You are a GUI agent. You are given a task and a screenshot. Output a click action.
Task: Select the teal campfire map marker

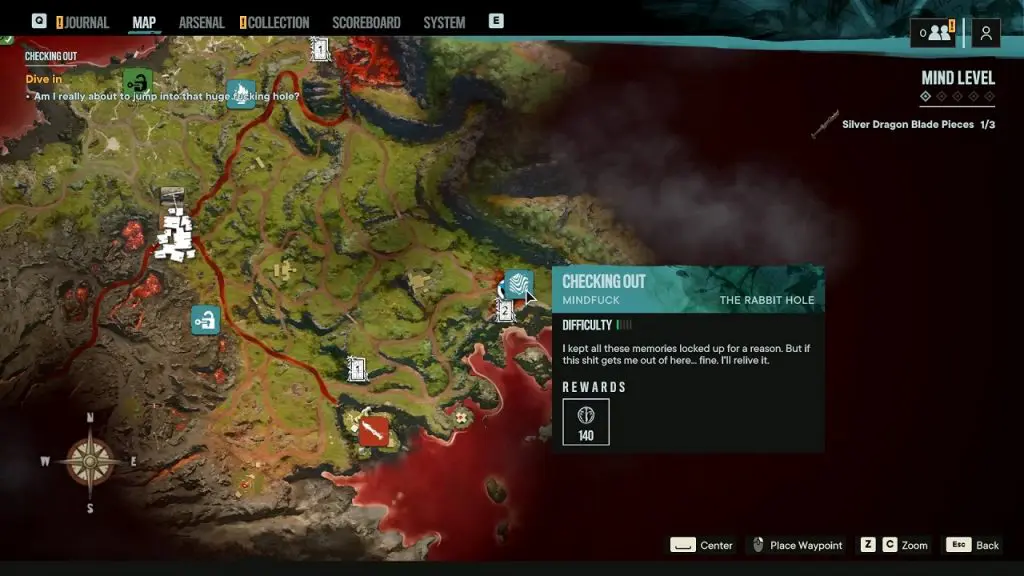(x=241, y=94)
